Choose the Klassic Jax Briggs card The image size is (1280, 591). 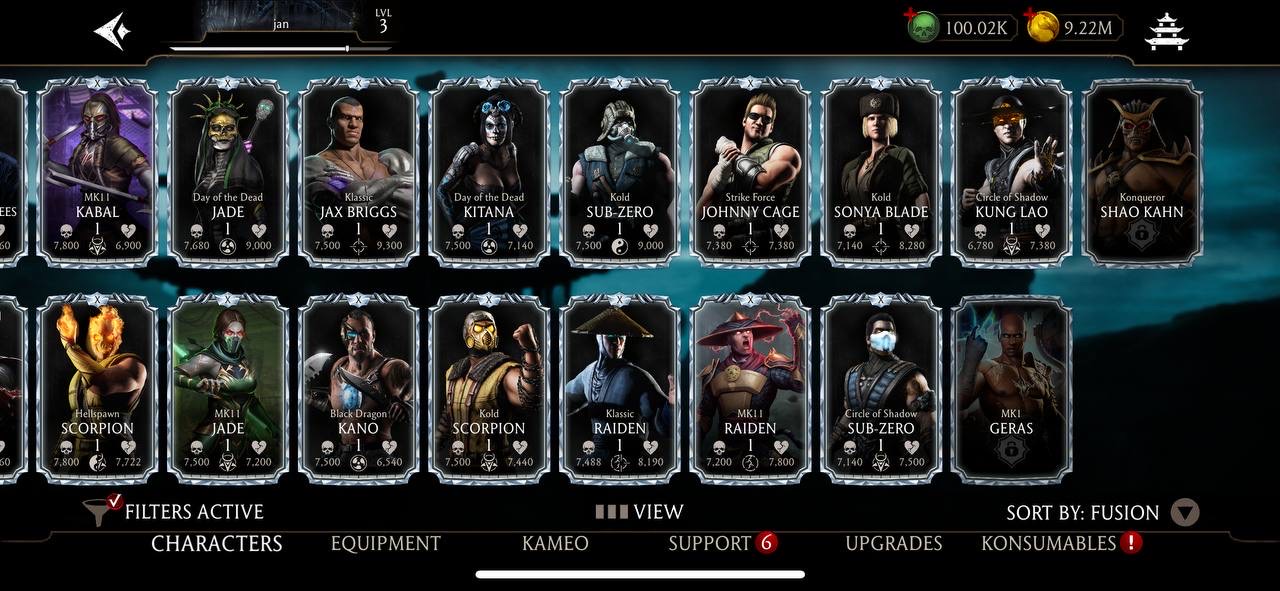click(x=358, y=171)
